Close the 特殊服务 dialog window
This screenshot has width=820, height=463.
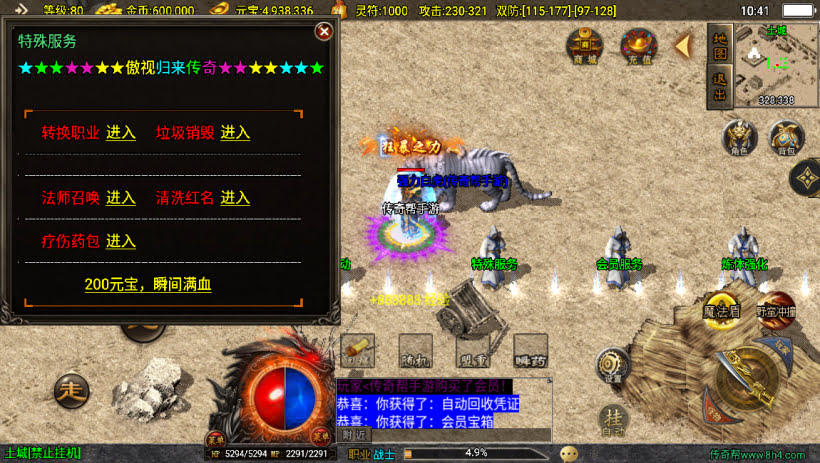(x=323, y=31)
